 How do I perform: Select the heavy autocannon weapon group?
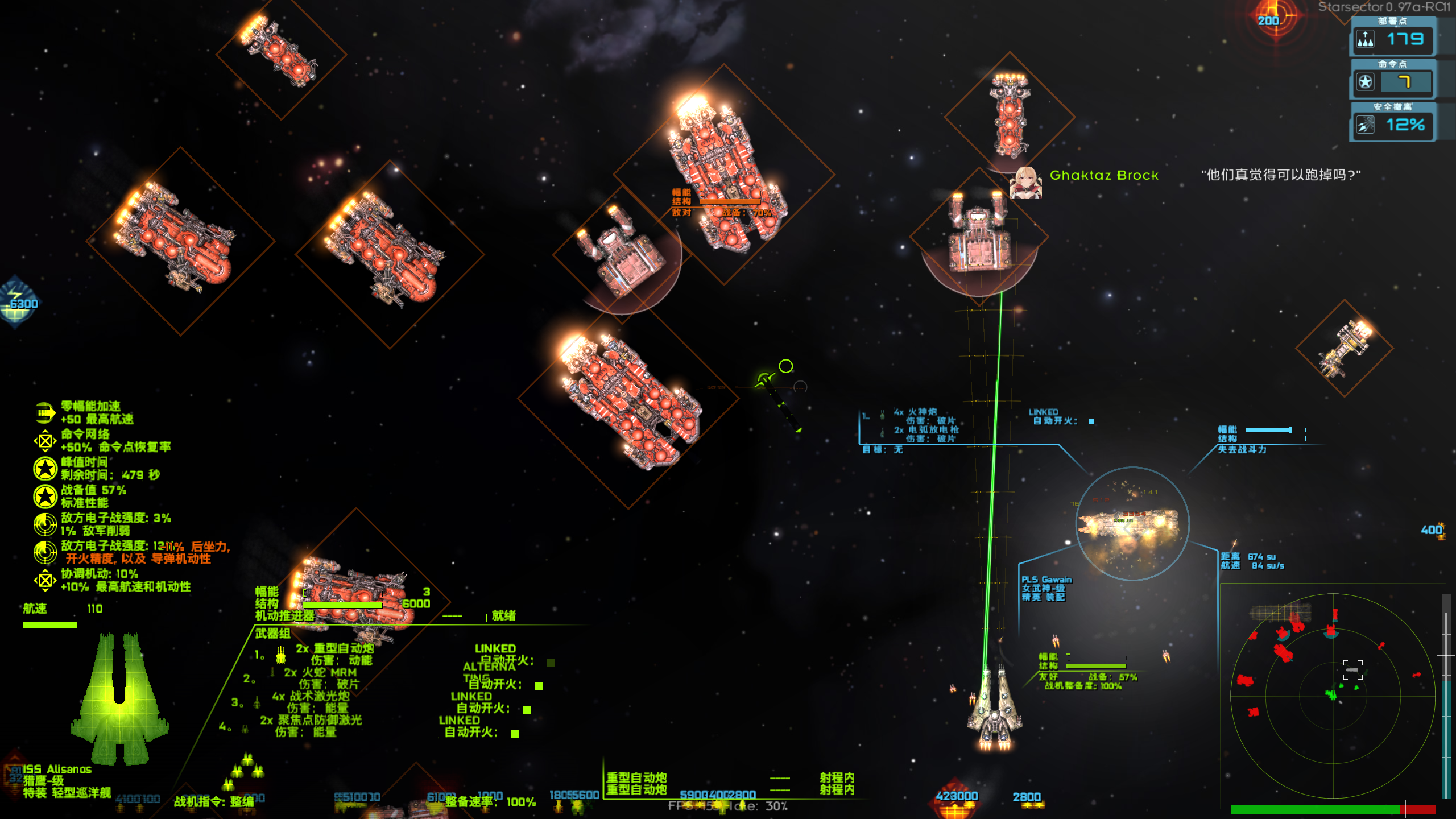pyautogui.click(x=334, y=648)
